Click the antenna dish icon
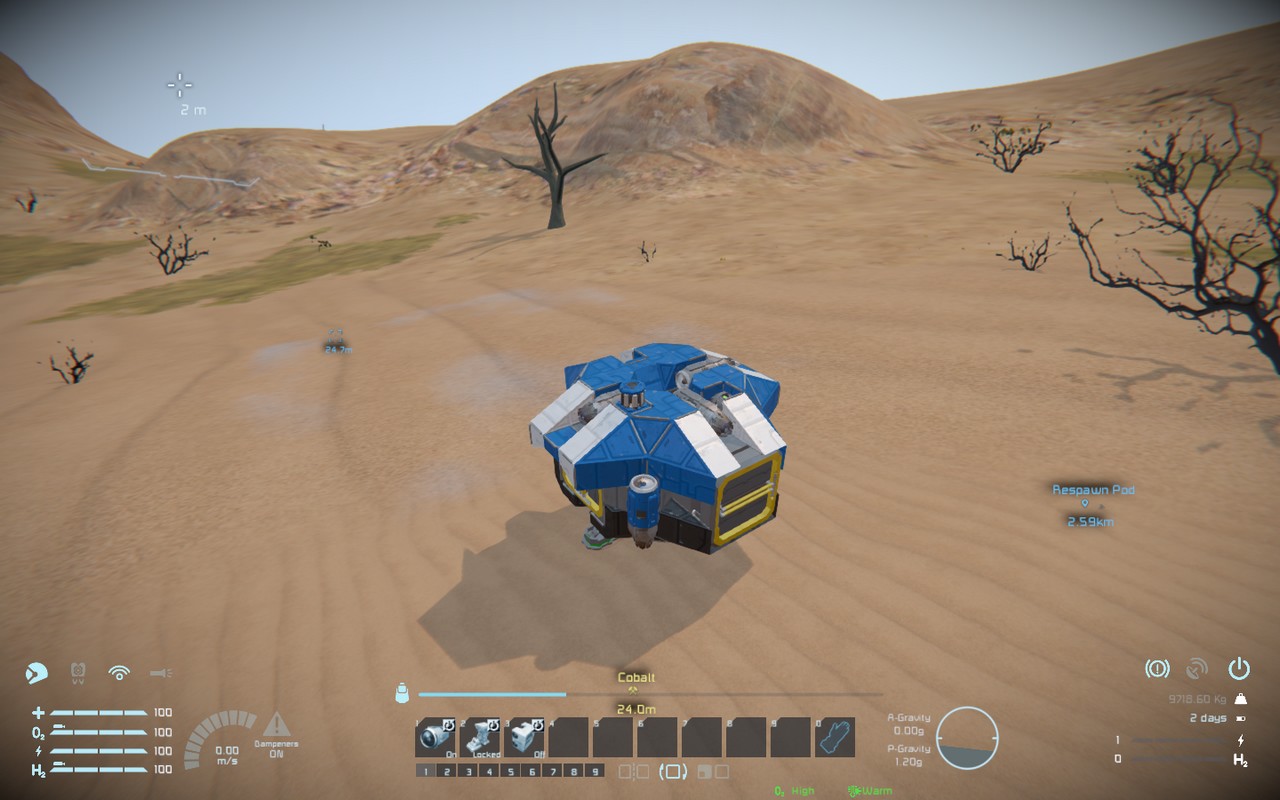Viewport: 1280px width, 800px height. click(x=1197, y=668)
